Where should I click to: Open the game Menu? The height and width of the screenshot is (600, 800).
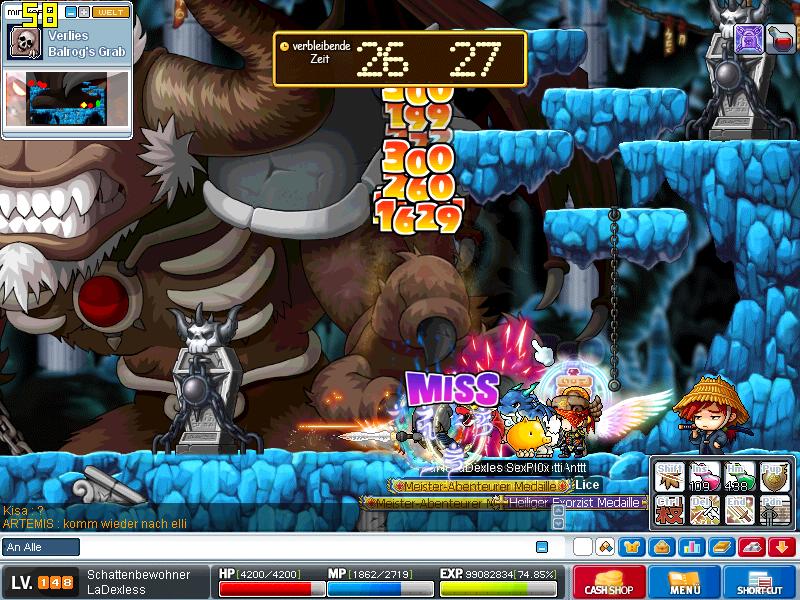click(685, 582)
